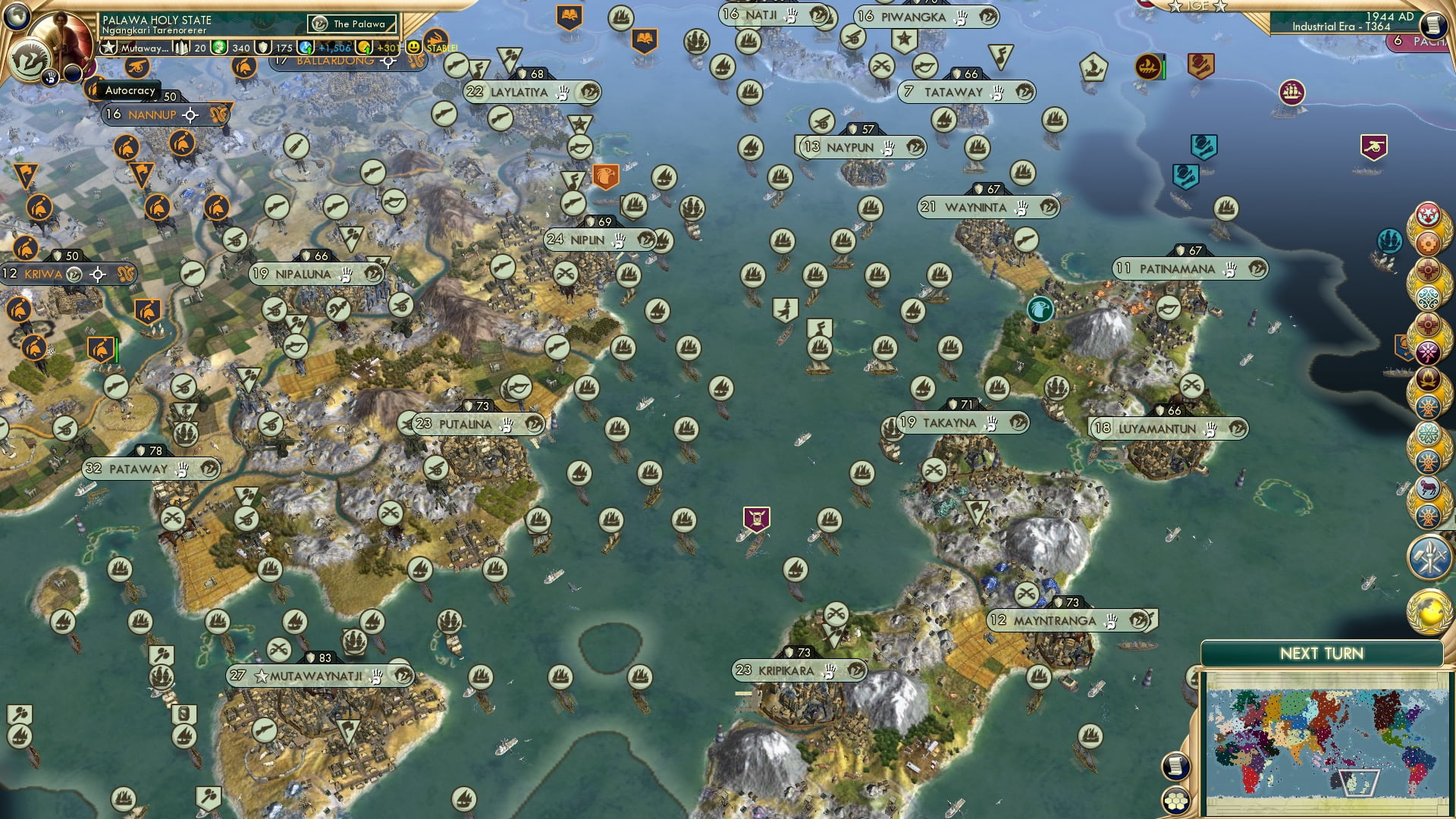The width and height of the screenshot is (1456, 819).
Task: Click the science flask icon next to 340
Action: coord(218,48)
